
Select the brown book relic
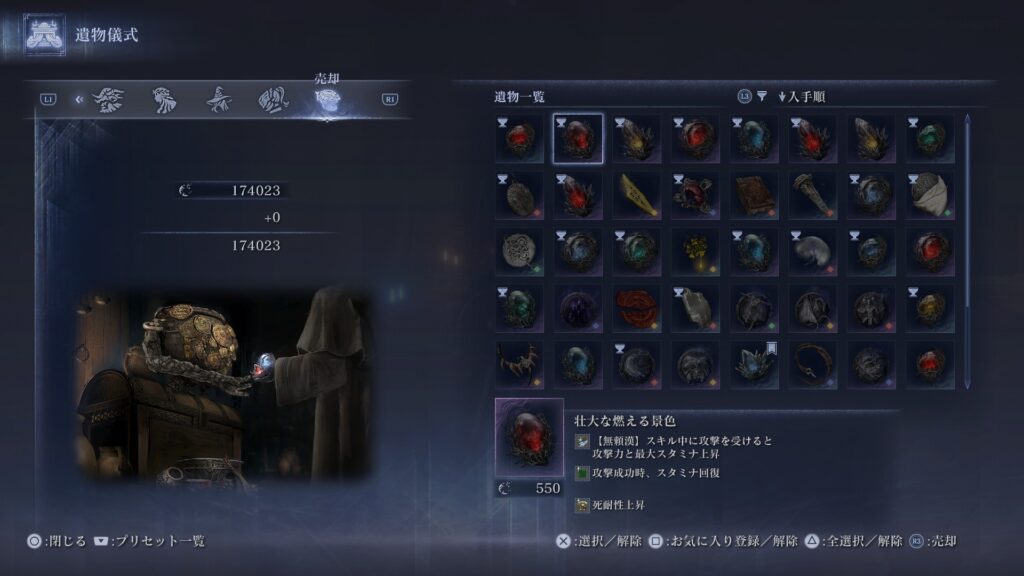[x=755, y=195]
